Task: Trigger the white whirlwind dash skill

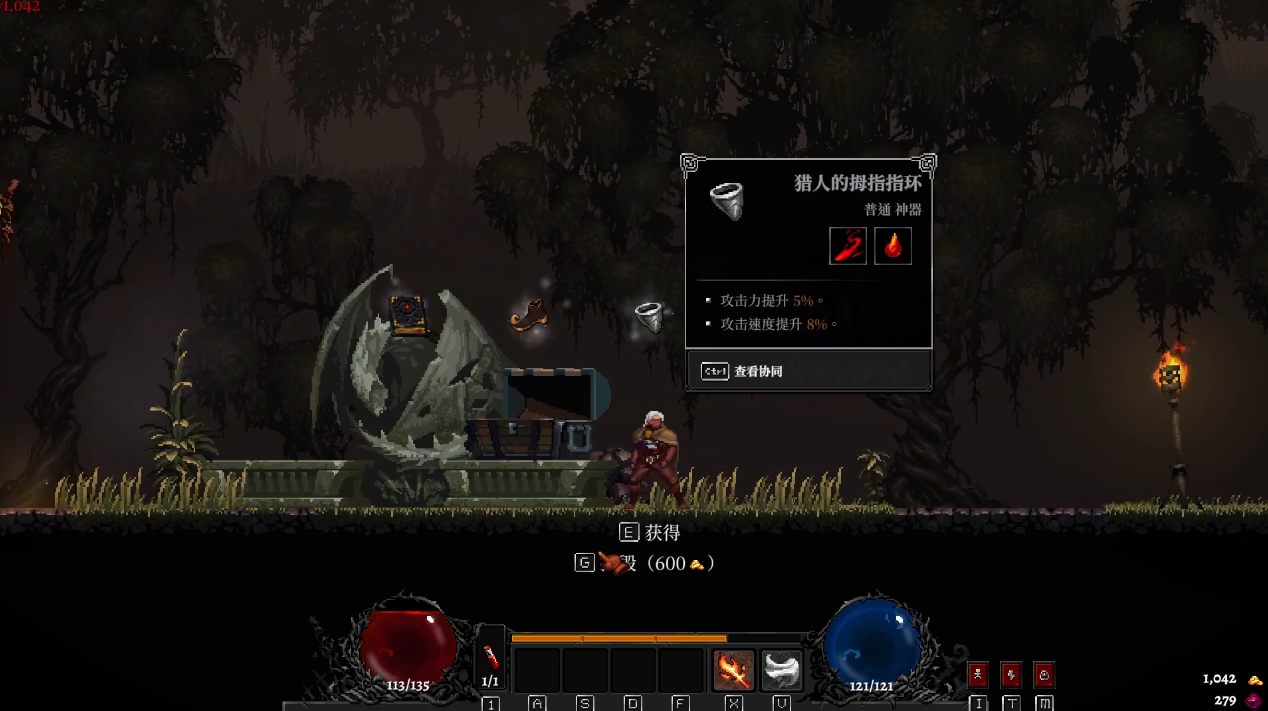Action: (x=782, y=669)
